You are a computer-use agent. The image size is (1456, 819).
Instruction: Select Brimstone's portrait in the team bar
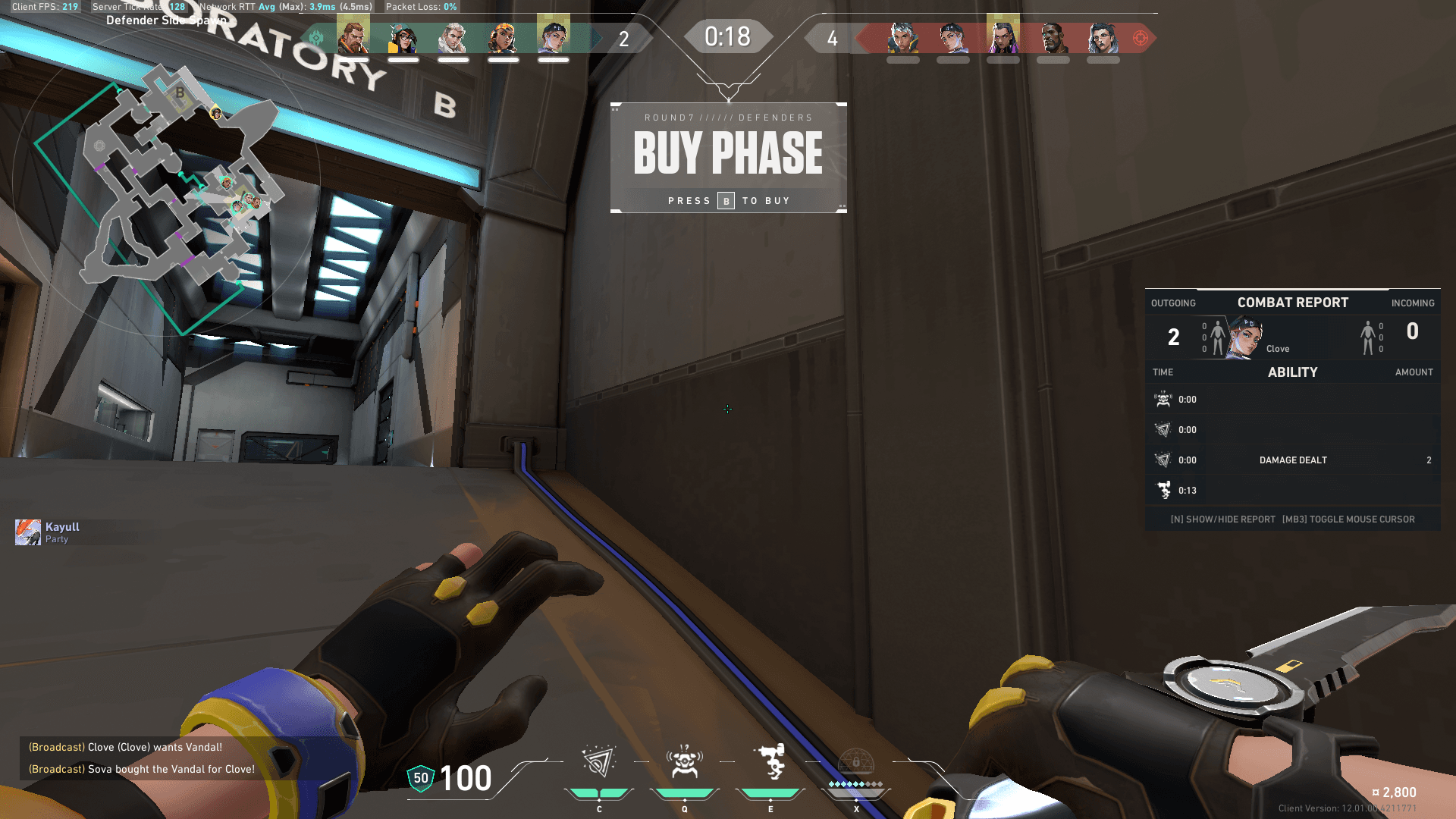click(353, 38)
